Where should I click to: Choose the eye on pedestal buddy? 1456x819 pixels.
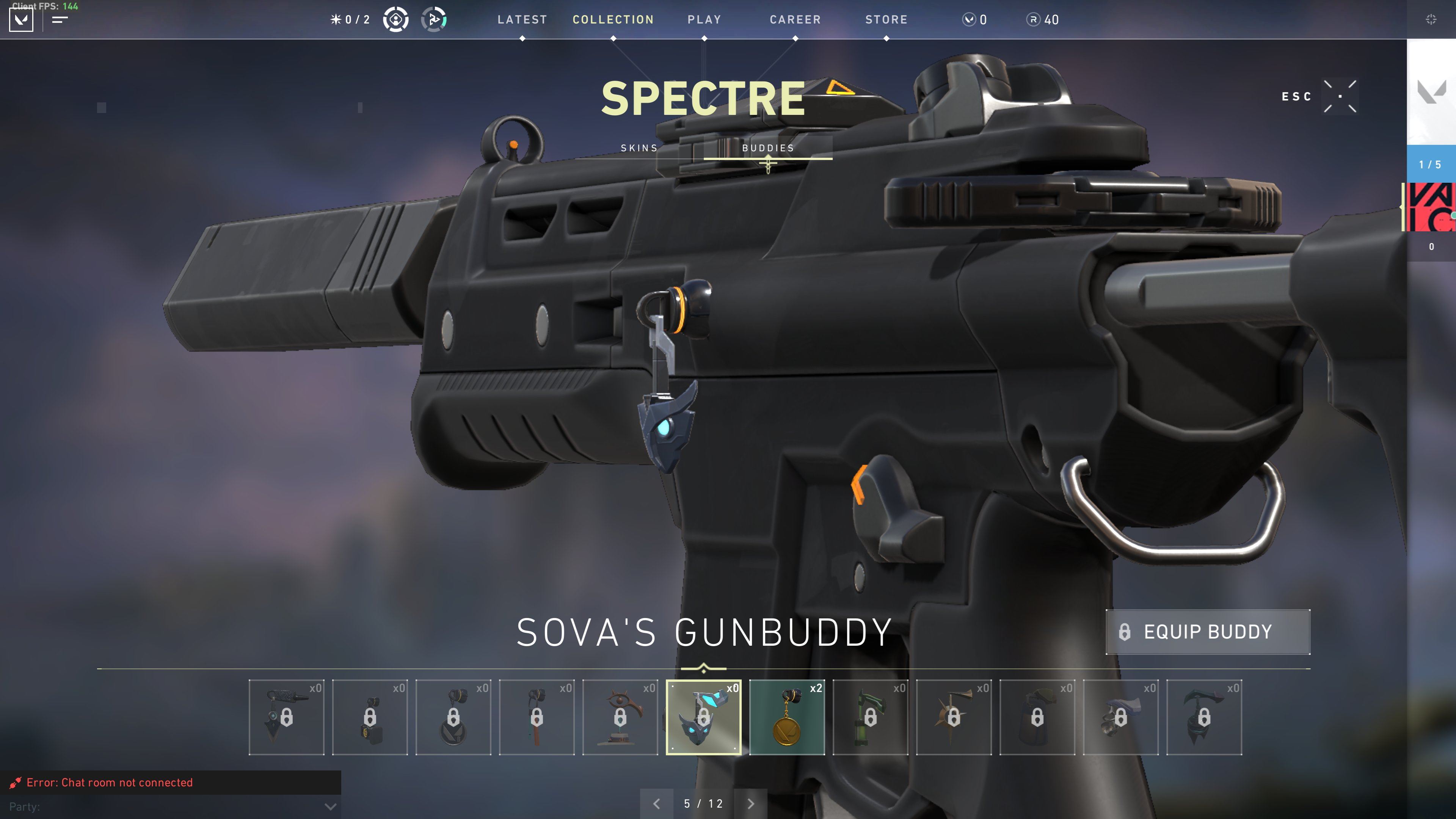click(620, 717)
